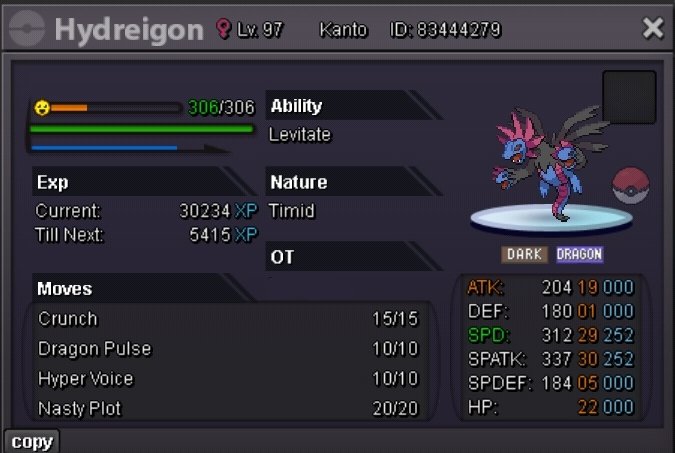Close the Hydreigon summary window
Viewport: 675px width, 453px height.
653,28
